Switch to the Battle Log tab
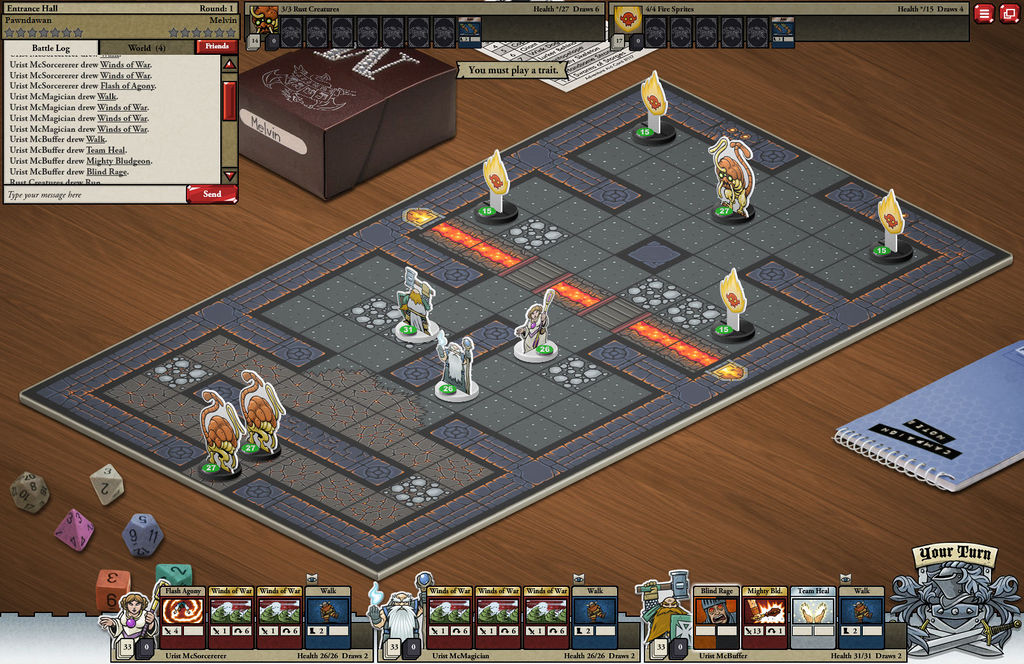The height and width of the screenshot is (664, 1024). click(51, 47)
